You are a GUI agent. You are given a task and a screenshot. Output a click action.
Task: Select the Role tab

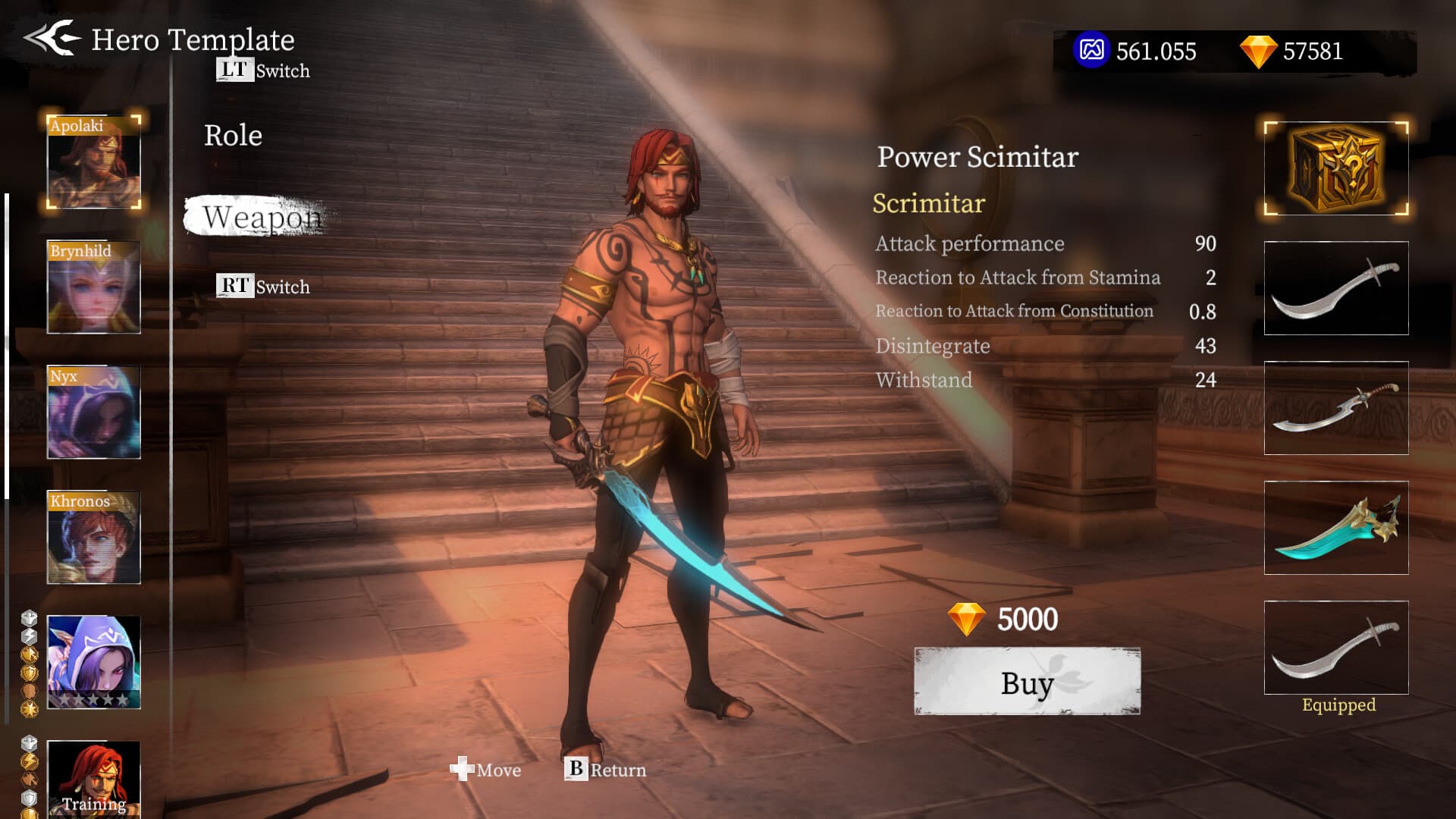[x=233, y=135]
